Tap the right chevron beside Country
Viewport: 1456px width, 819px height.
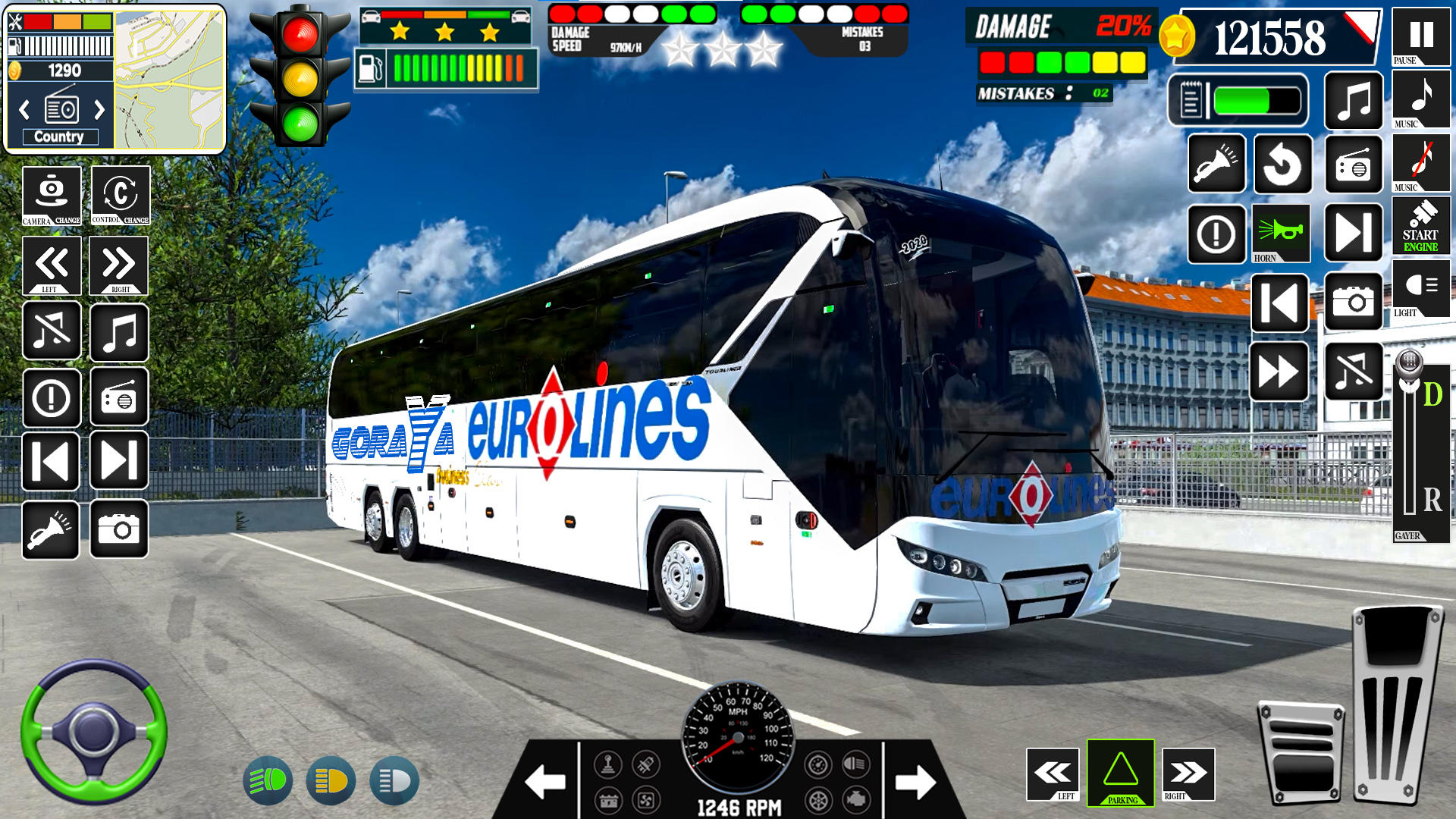point(97,108)
